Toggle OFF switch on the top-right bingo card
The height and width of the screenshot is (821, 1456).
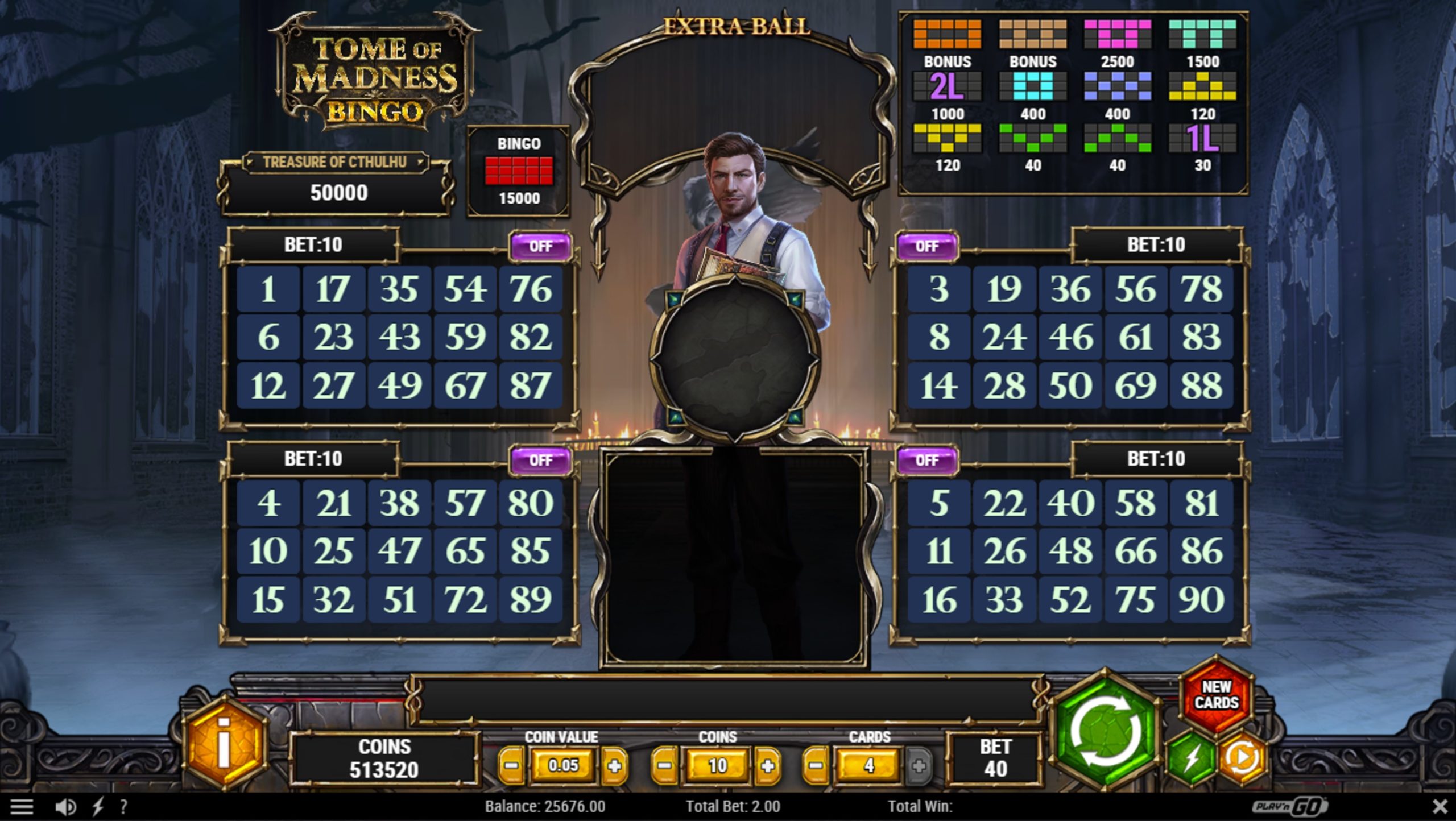point(926,246)
